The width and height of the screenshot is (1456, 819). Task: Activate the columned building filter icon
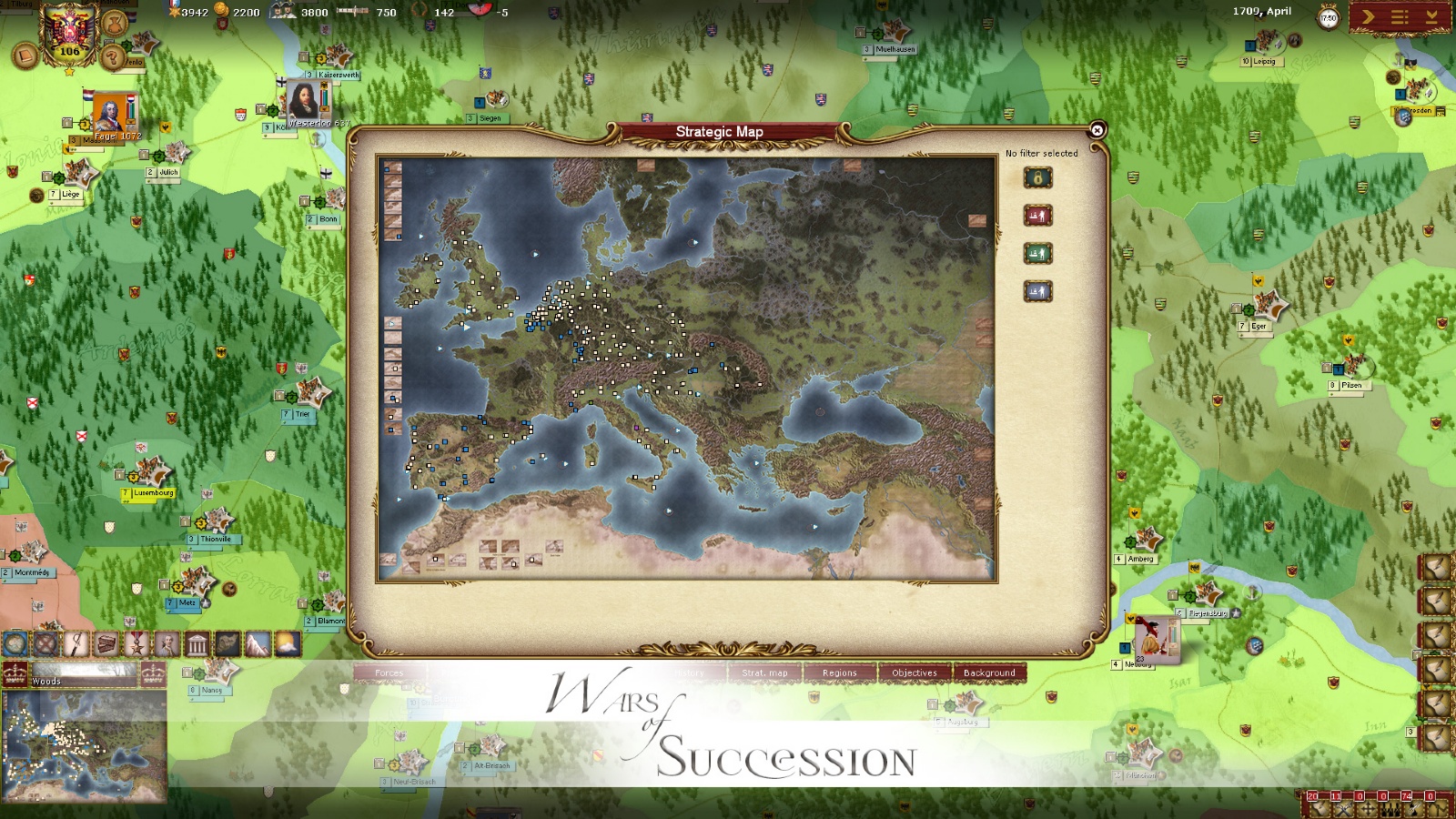click(x=197, y=644)
